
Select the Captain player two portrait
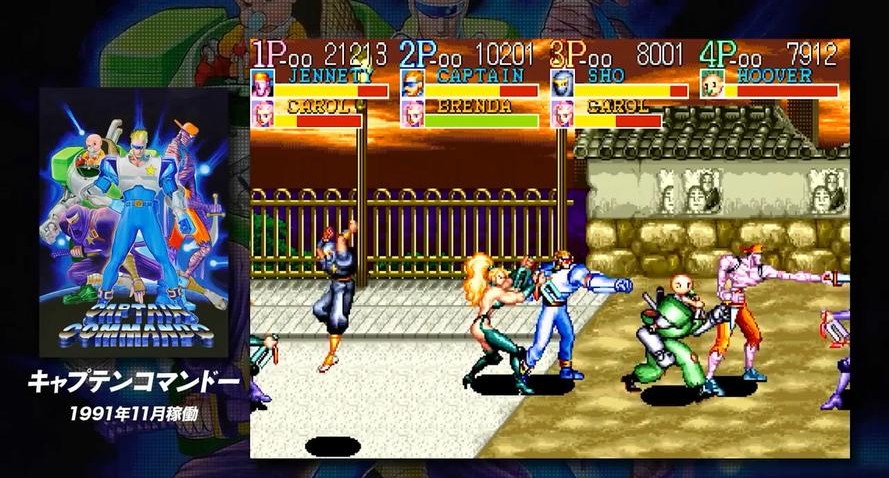[411, 82]
